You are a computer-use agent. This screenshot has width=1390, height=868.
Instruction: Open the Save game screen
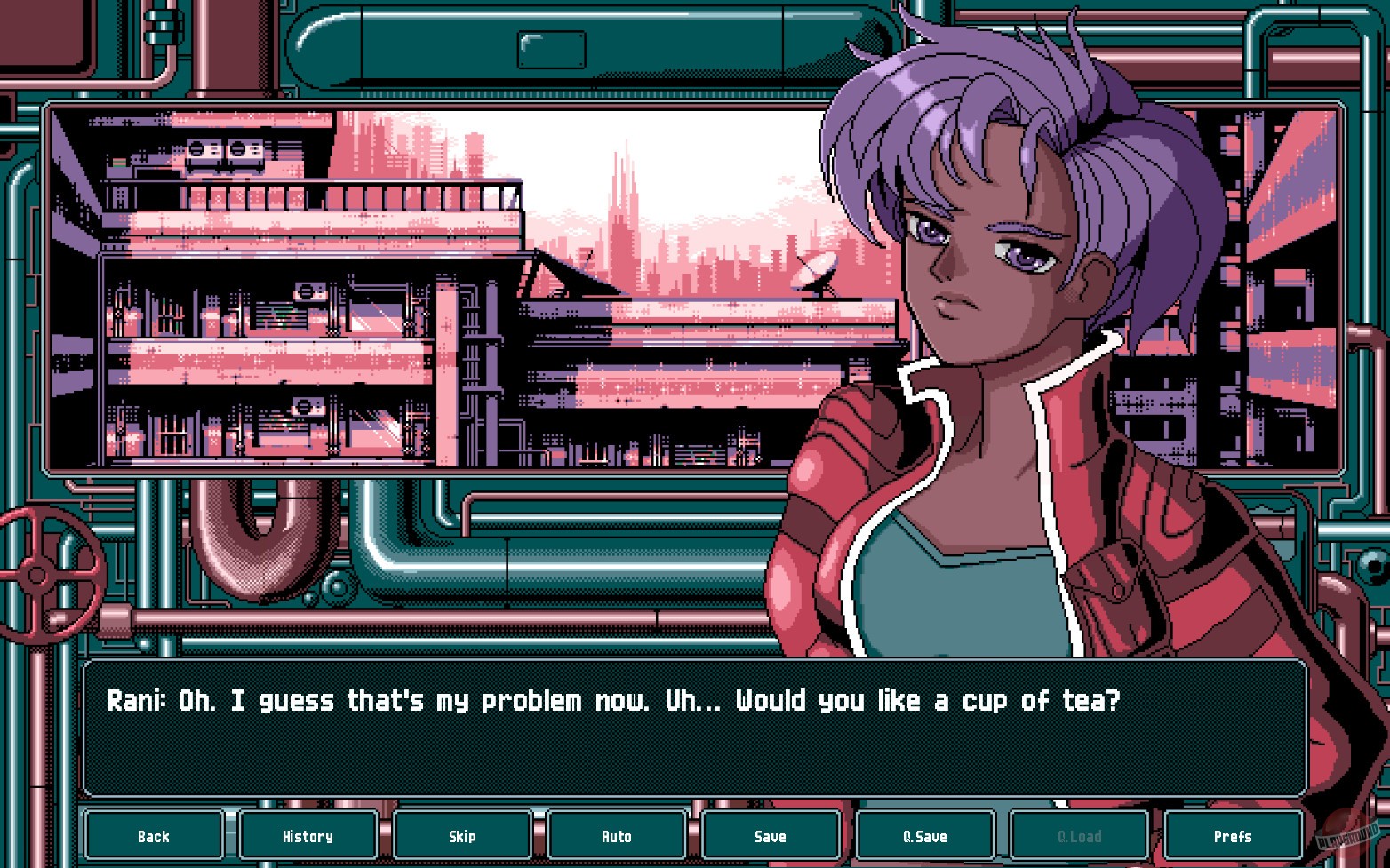(771, 836)
